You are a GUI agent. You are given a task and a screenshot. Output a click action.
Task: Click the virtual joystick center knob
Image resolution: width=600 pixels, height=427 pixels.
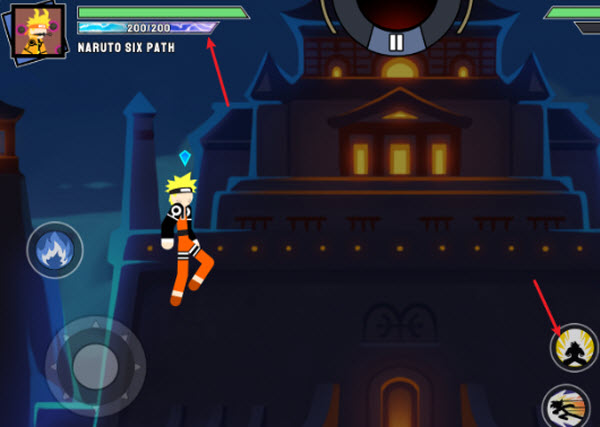coord(95,360)
